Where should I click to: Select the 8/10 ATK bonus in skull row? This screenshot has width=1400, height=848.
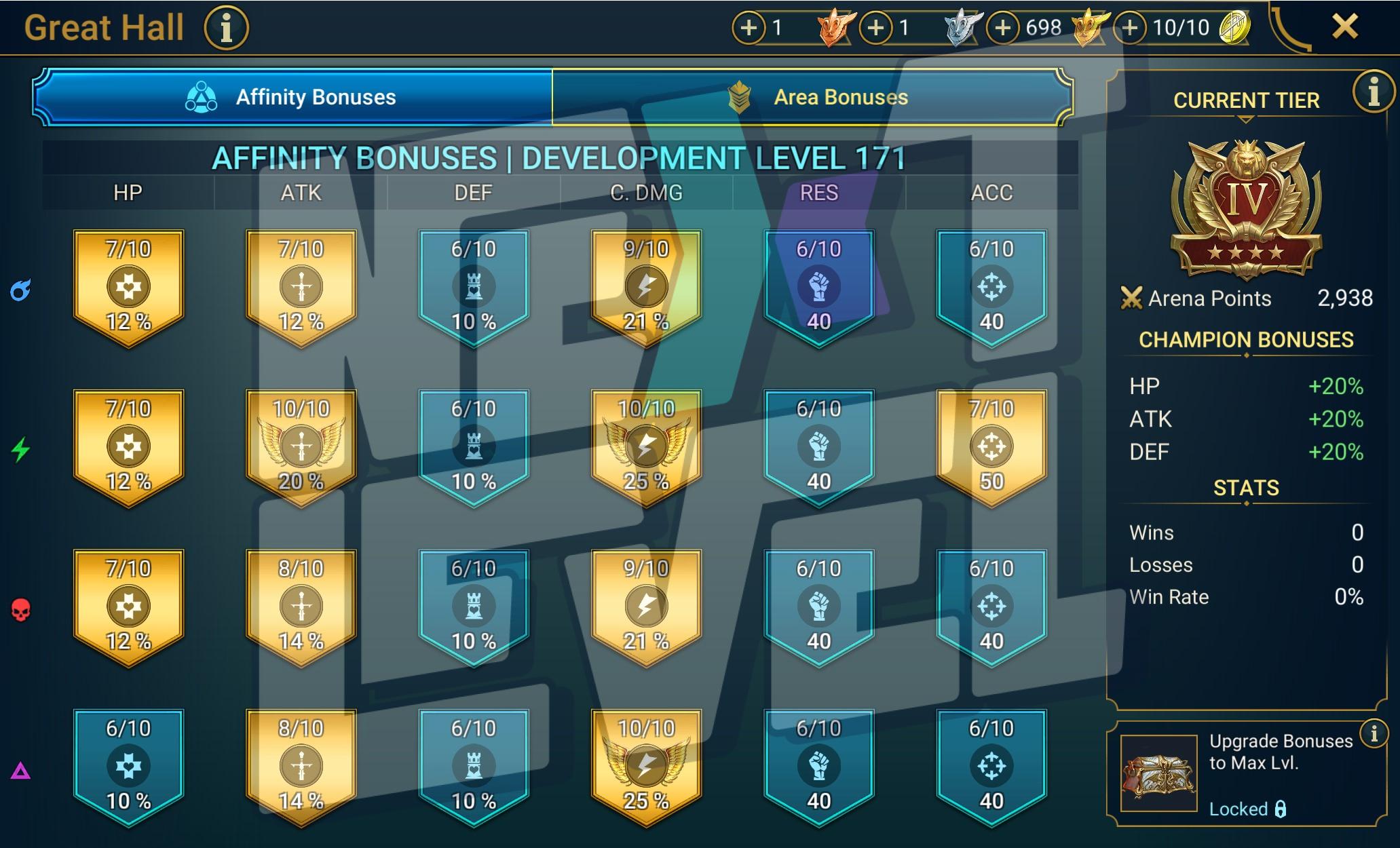click(301, 606)
